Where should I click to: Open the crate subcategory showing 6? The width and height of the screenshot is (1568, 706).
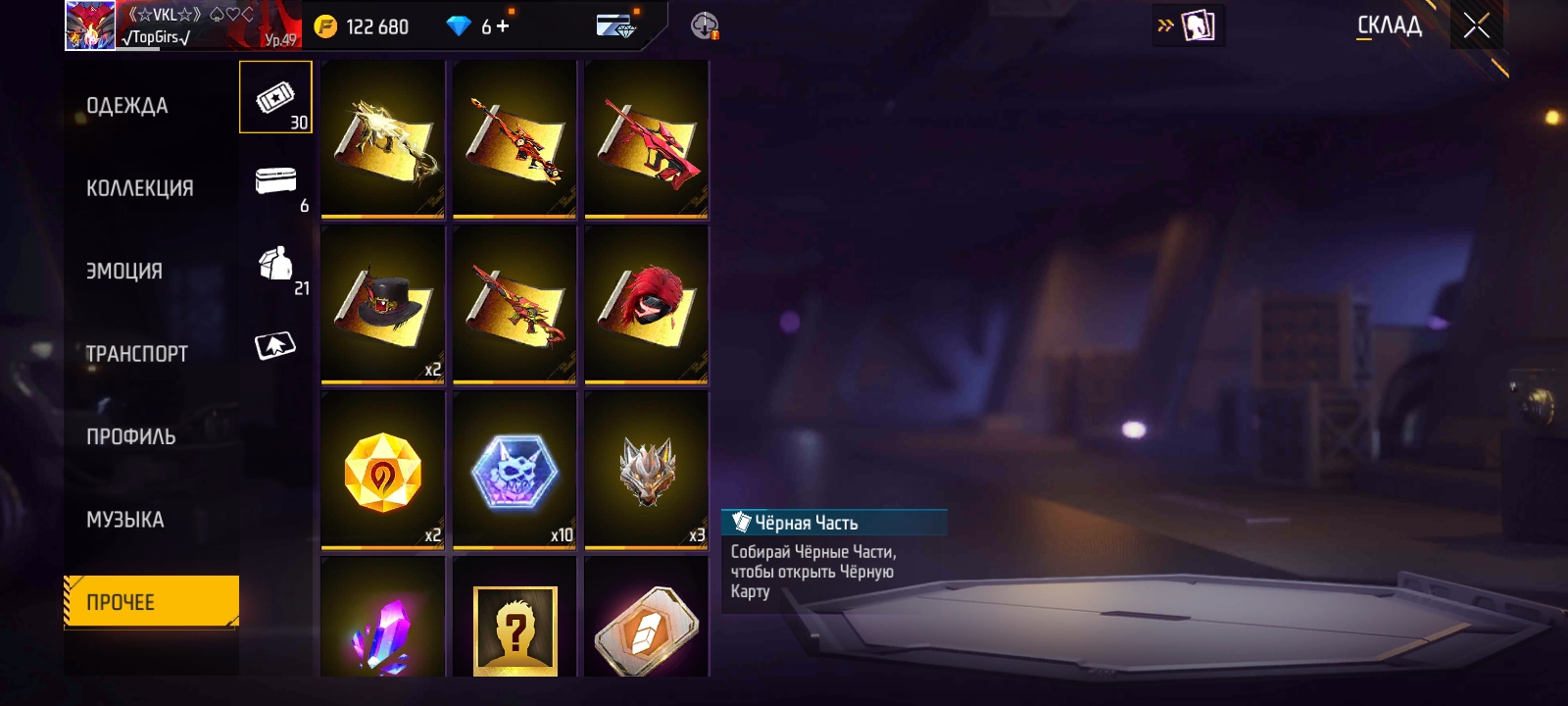point(275,182)
